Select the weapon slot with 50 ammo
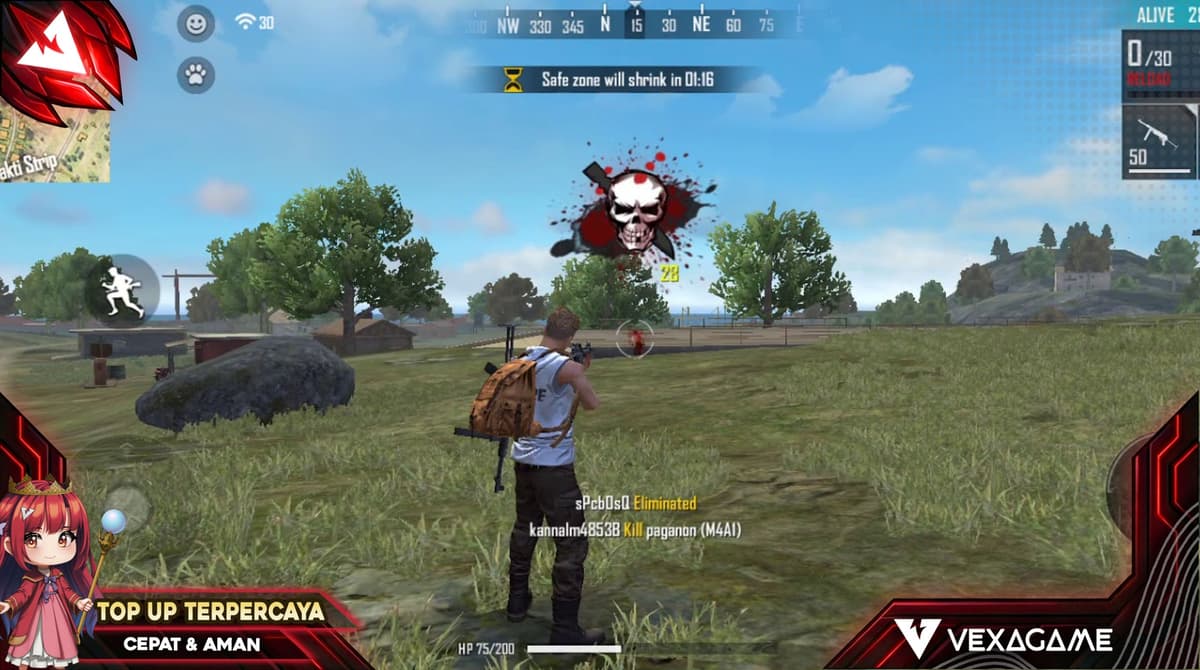Screen dimensions: 1200x670 click(x=1159, y=141)
